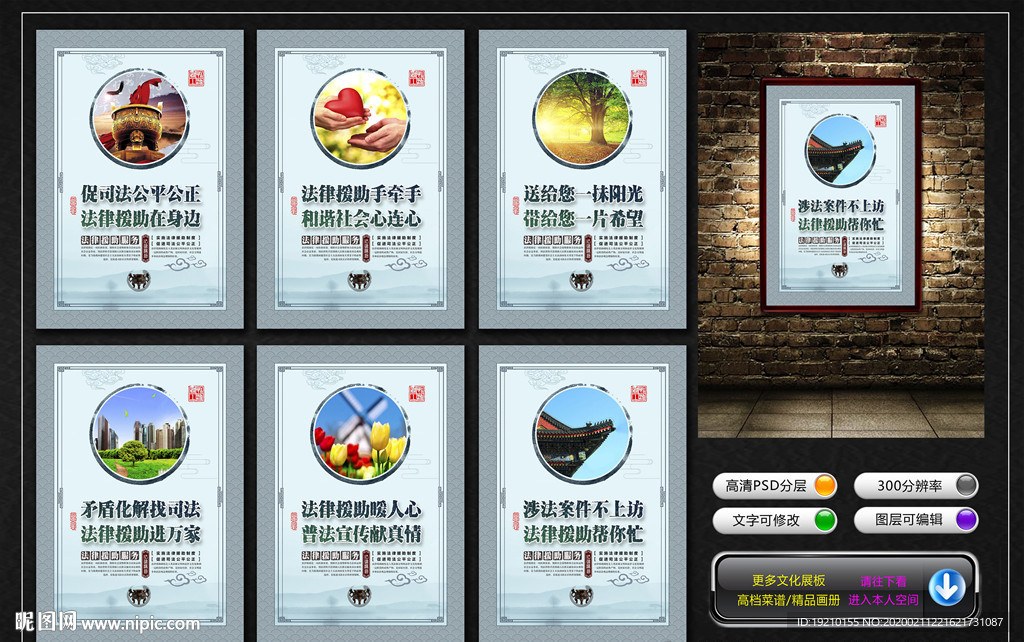The height and width of the screenshot is (642, 1024).
Task: Choose the 文字可修改 pill button
Action: (x=776, y=520)
